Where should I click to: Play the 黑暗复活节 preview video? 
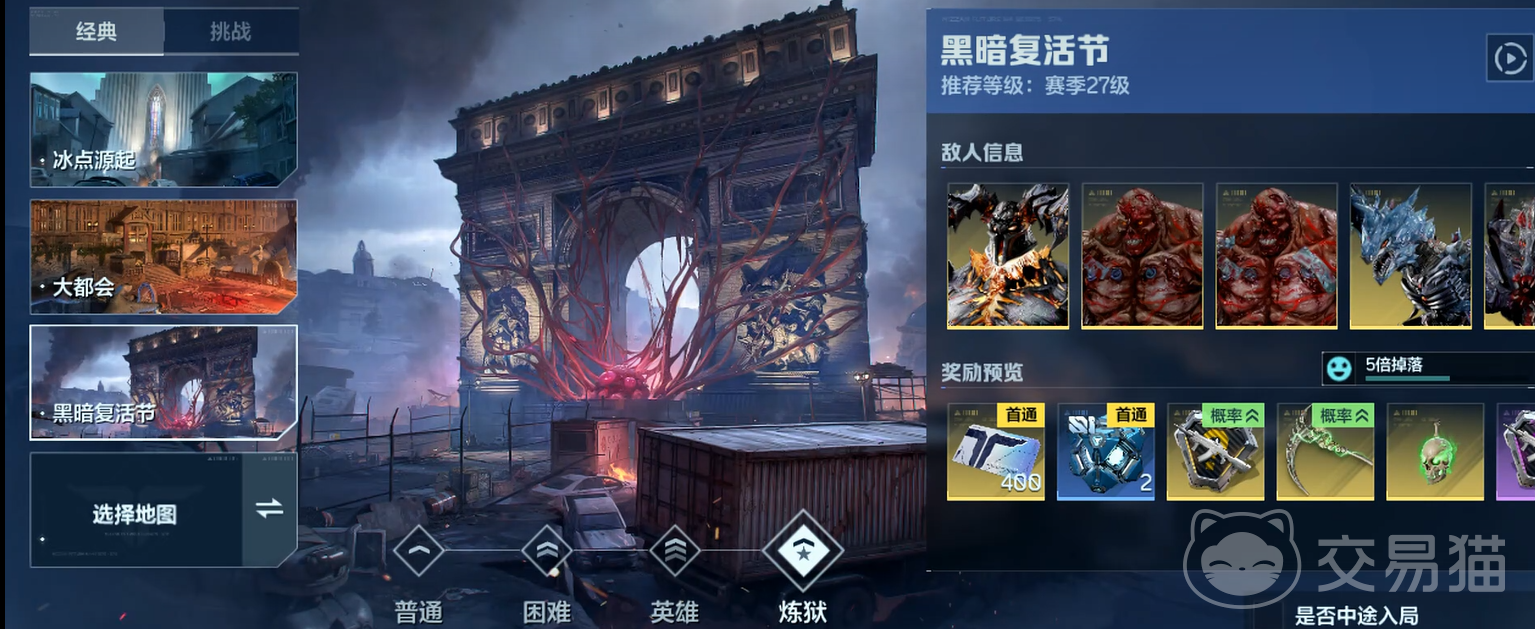[1508, 59]
